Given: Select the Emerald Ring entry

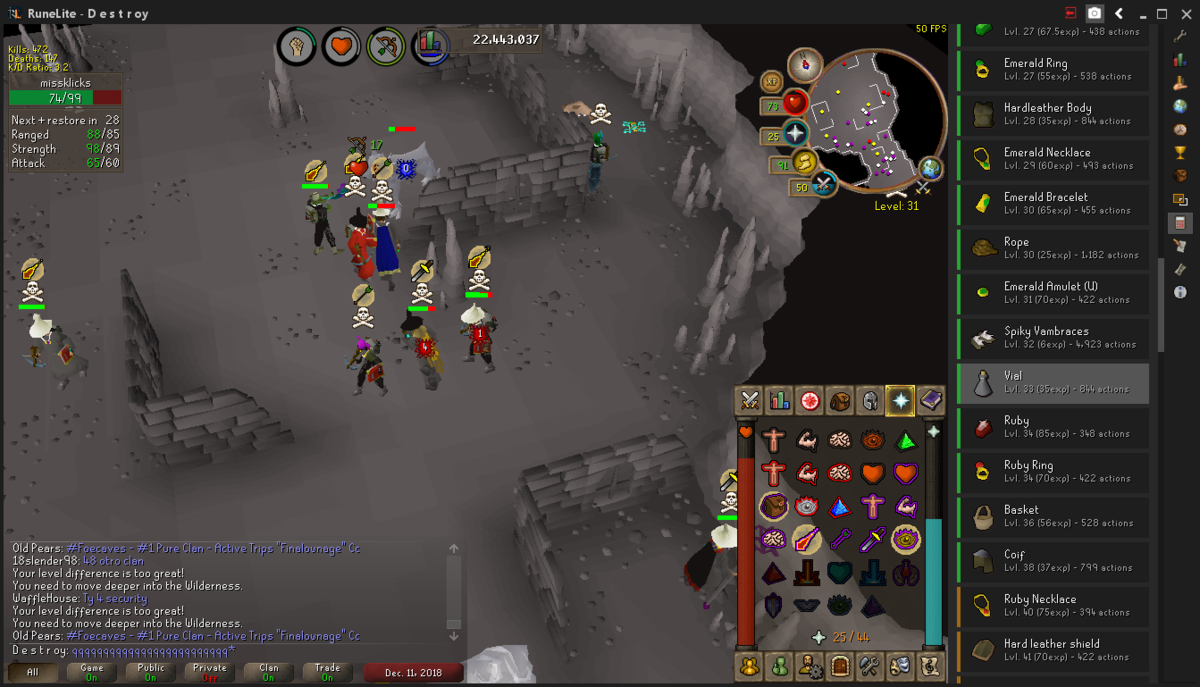Looking at the screenshot, I should (x=1052, y=69).
